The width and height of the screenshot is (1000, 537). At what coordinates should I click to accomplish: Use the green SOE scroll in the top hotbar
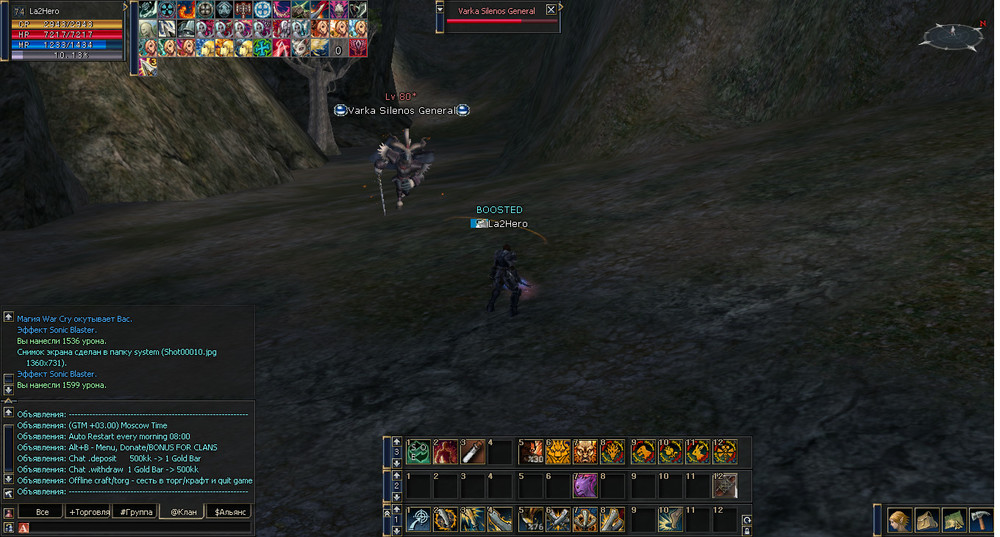418,452
